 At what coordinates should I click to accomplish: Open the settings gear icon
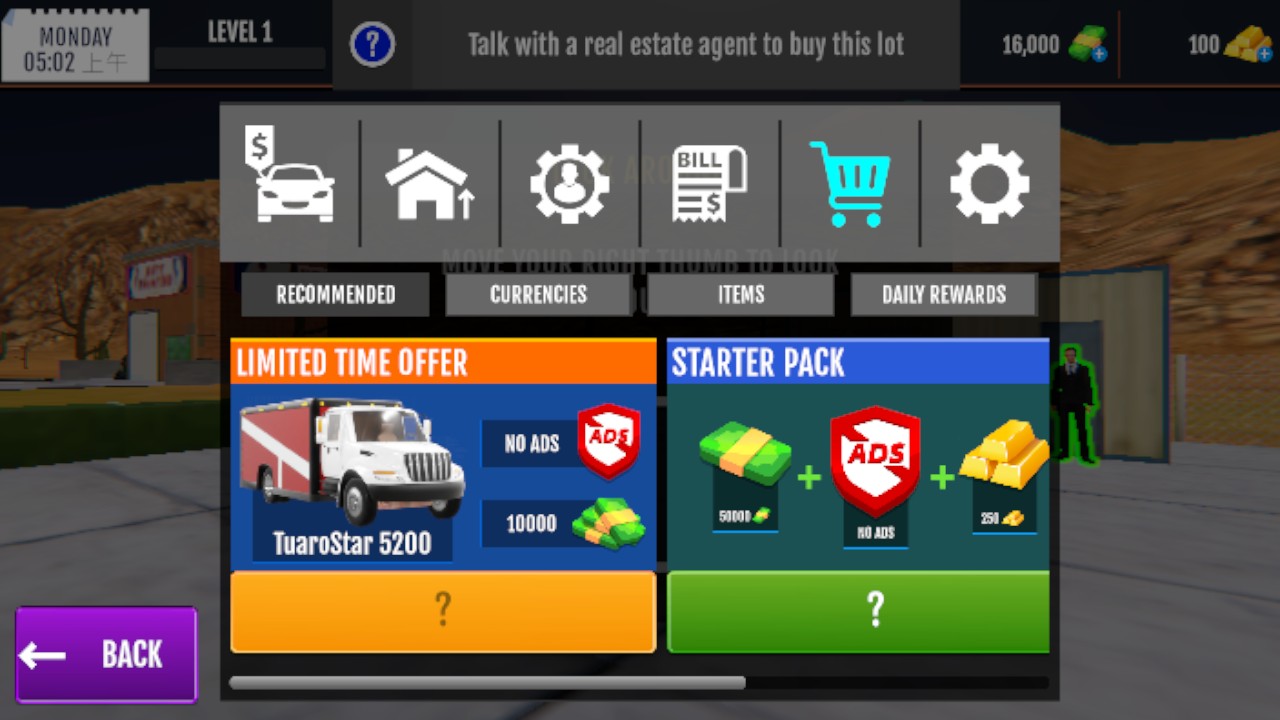coord(989,184)
